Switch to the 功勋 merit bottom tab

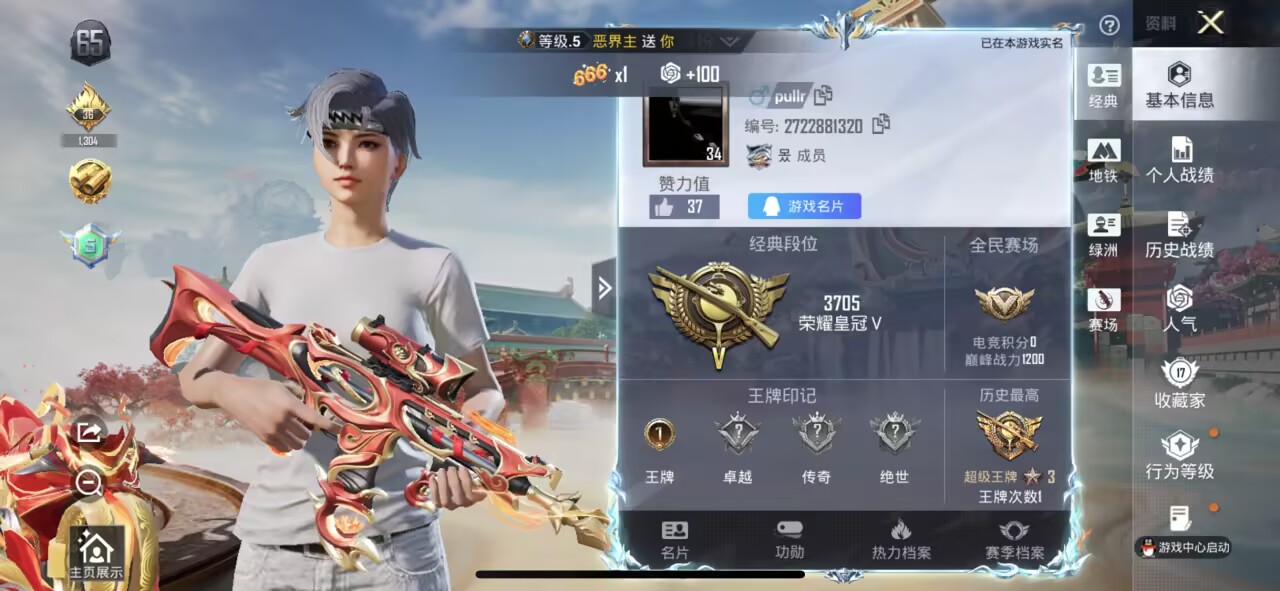pyautogui.click(x=789, y=540)
